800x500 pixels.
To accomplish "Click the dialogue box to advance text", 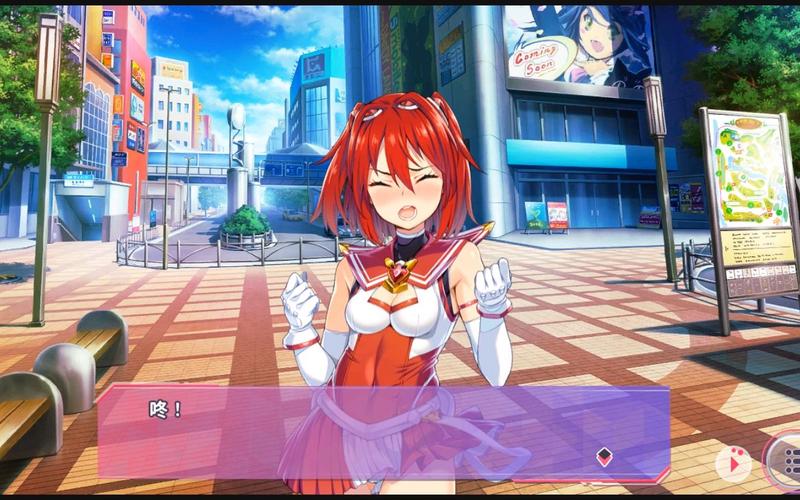I will pos(380,432).
